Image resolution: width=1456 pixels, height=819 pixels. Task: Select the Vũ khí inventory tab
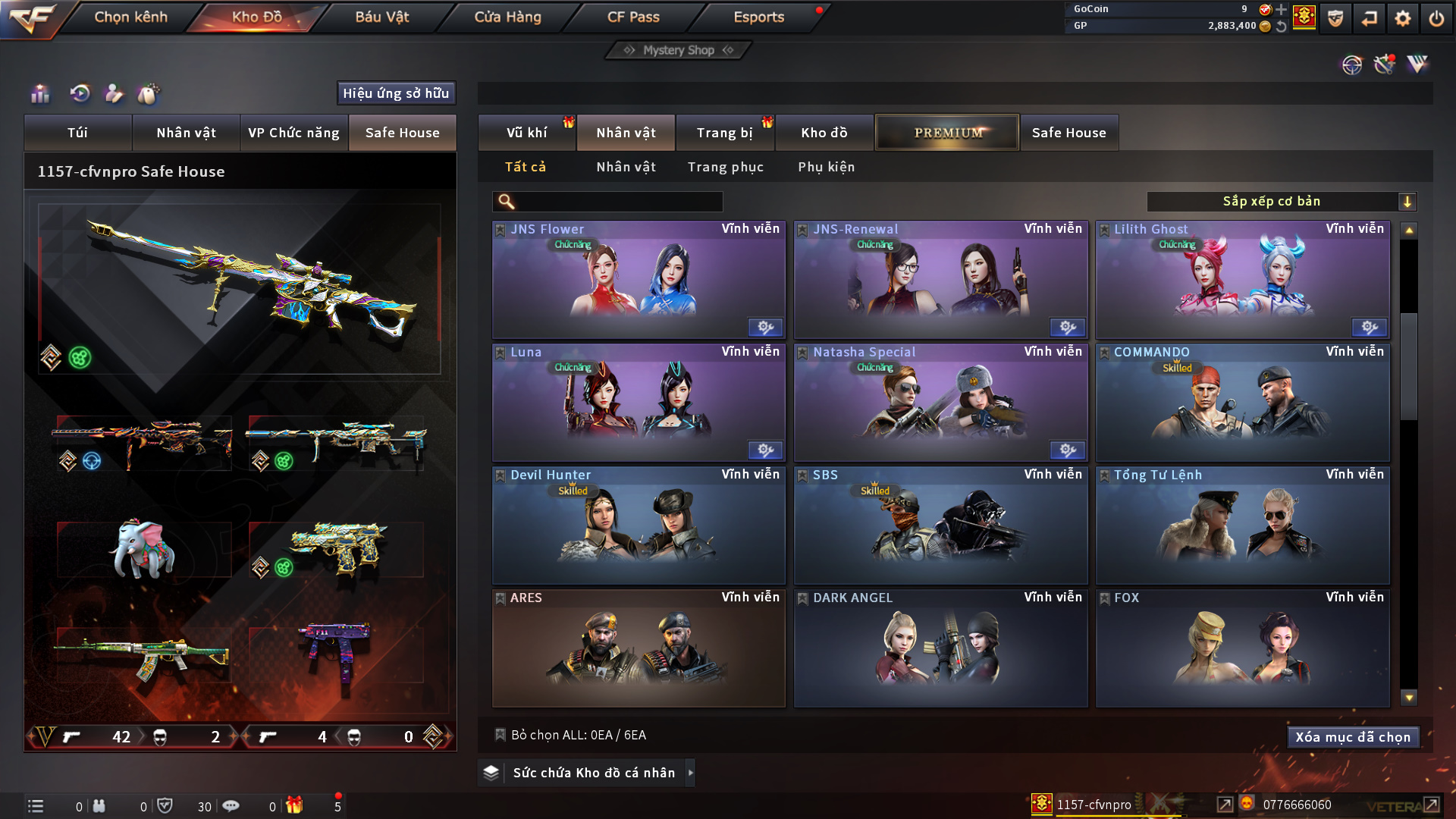point(526,133)
